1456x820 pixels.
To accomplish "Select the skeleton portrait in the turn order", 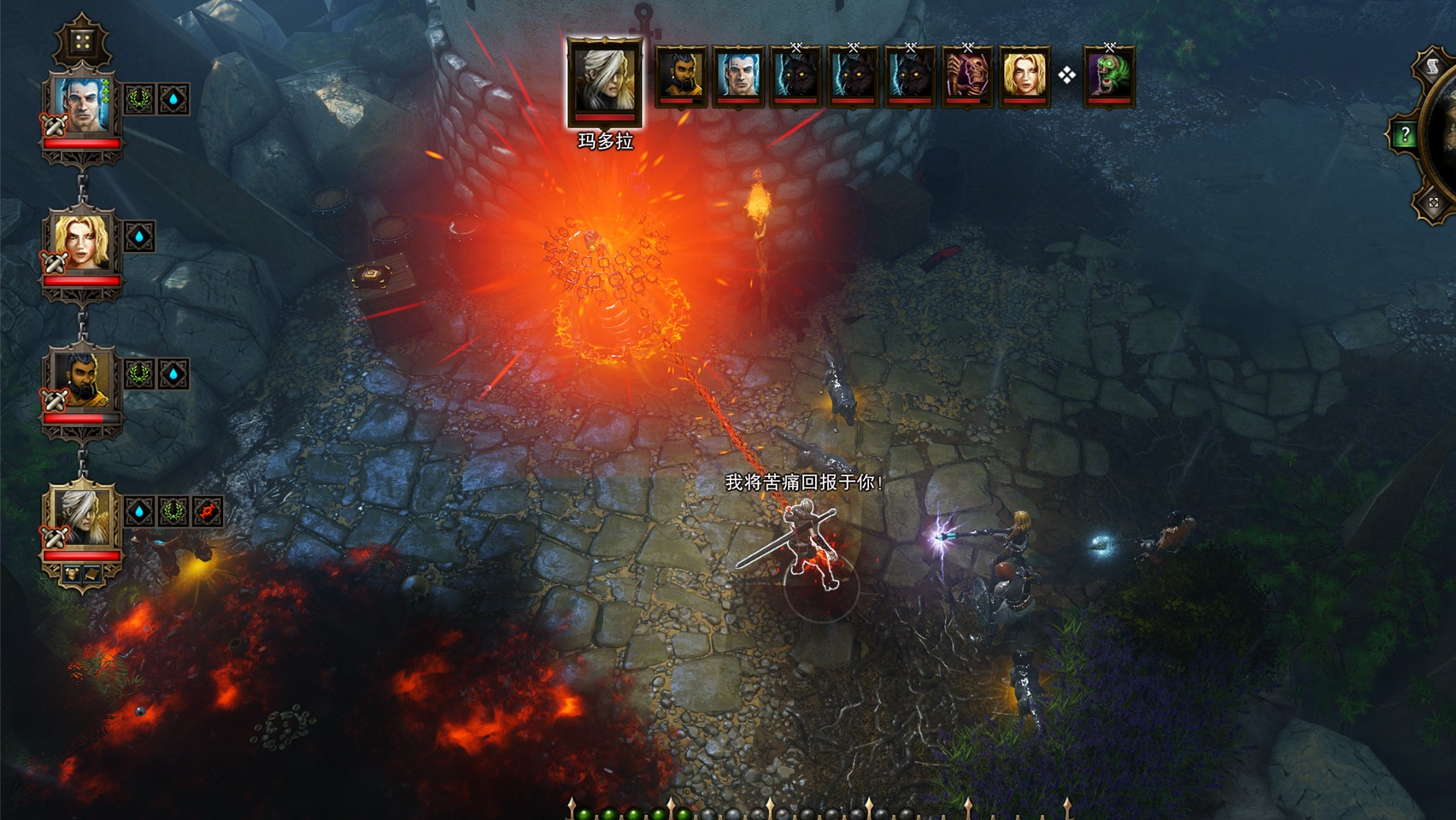I will tap(967, 76).
